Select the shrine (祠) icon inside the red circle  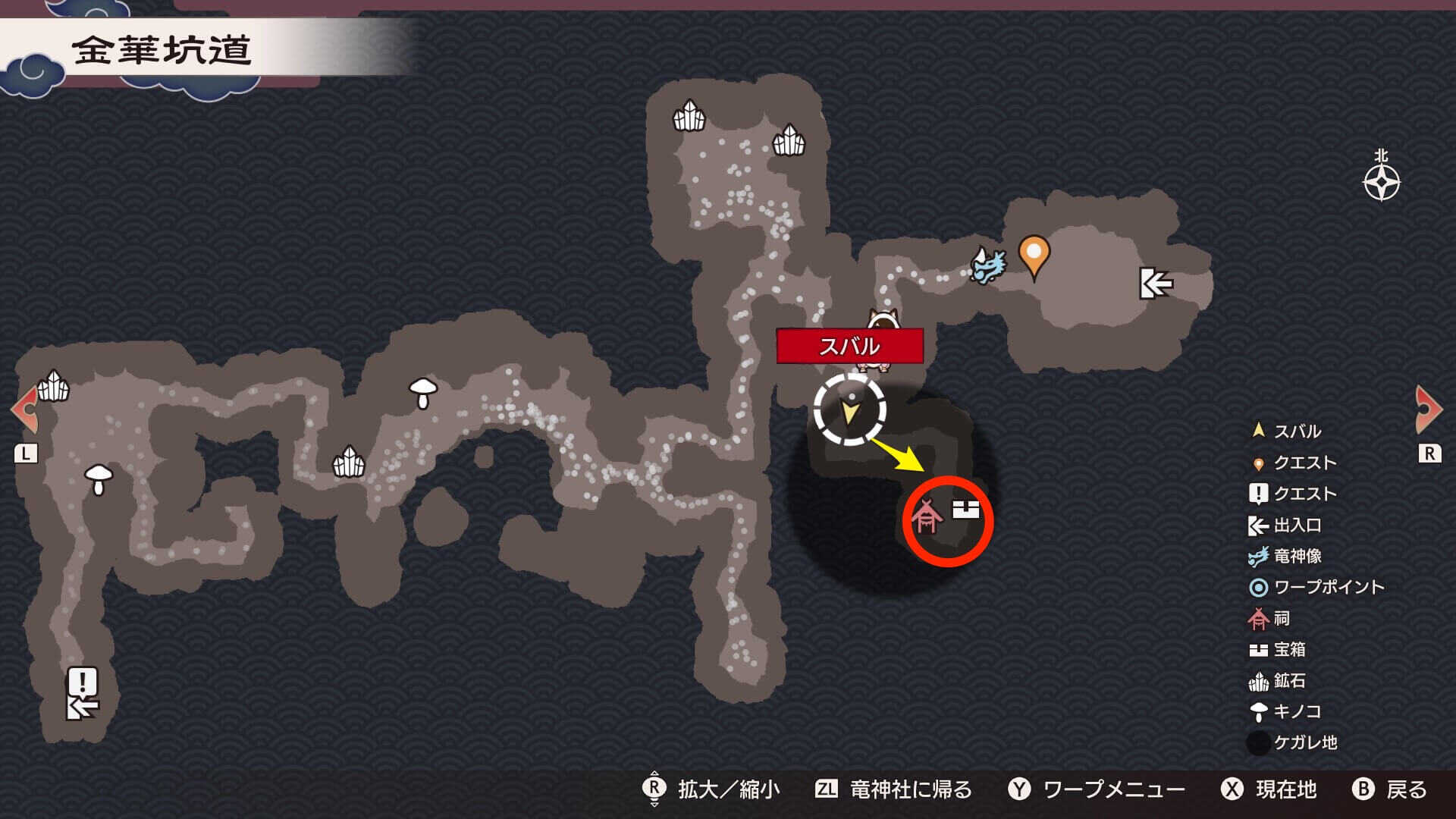927,516
